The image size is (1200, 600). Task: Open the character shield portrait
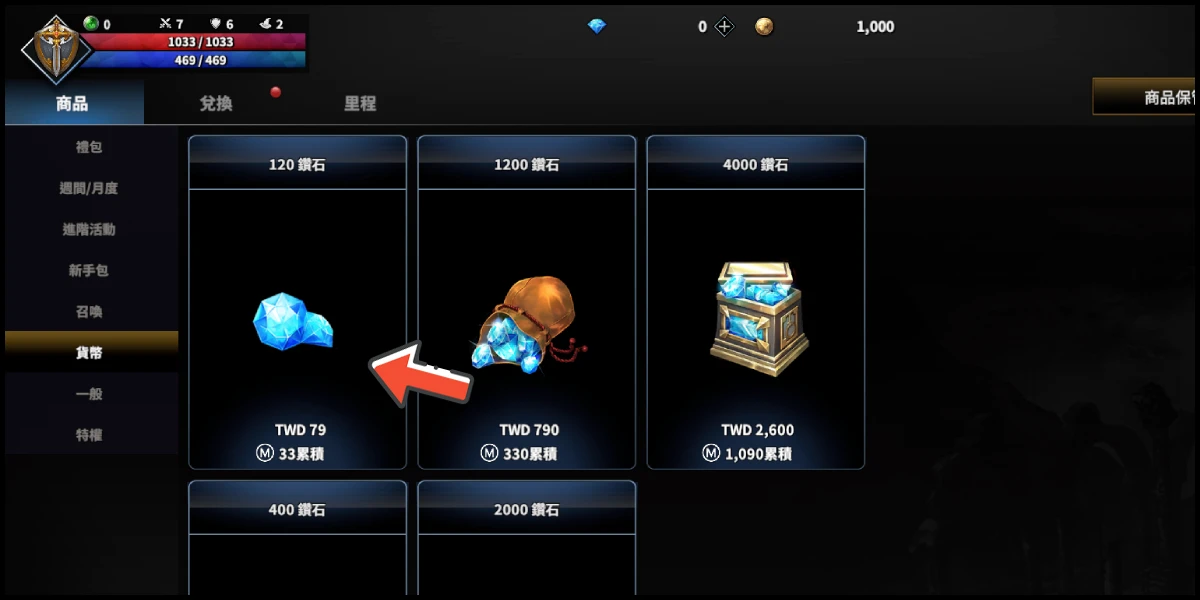click(56, 48)
